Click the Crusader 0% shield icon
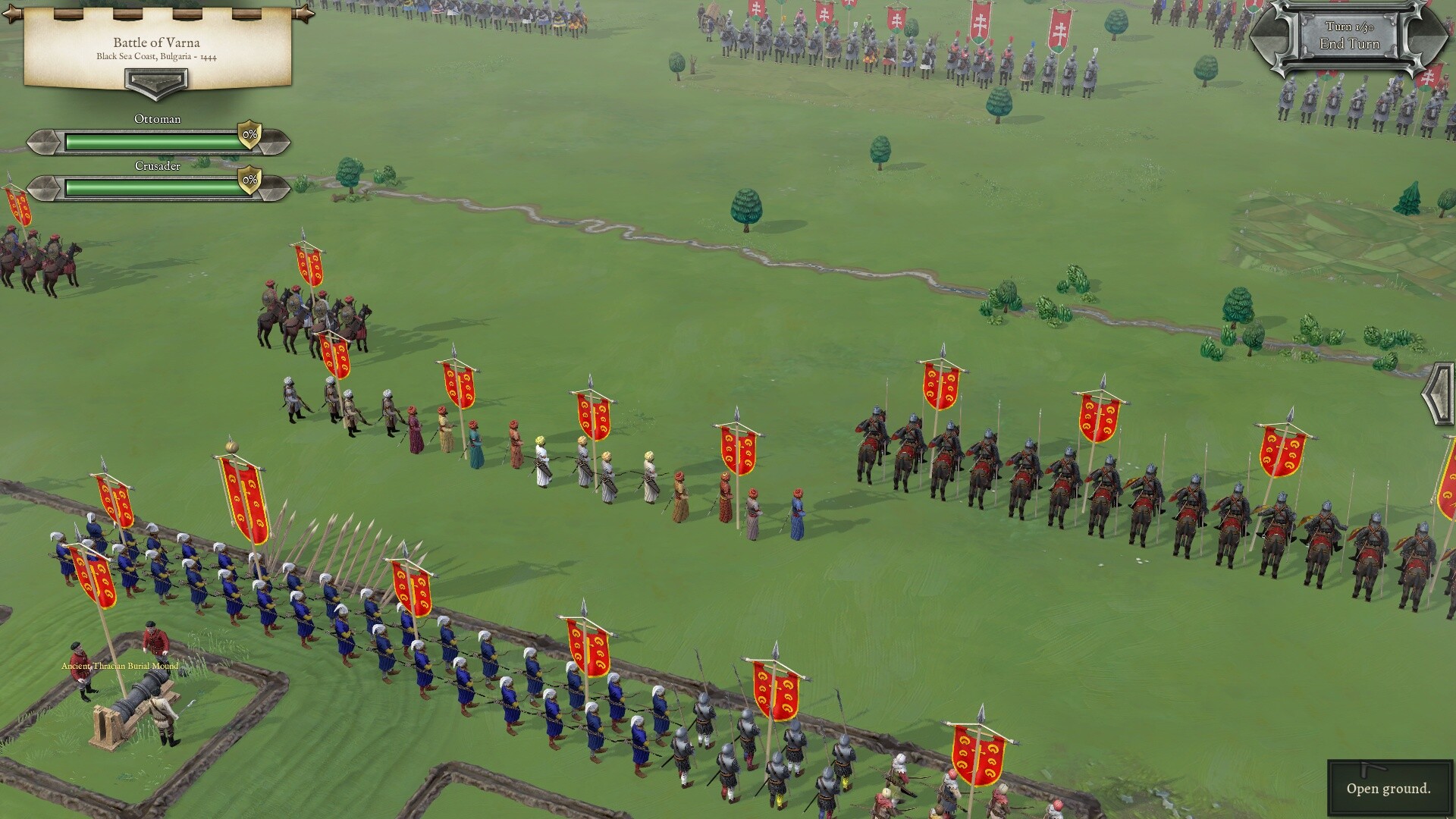 [x=249, y=181]
